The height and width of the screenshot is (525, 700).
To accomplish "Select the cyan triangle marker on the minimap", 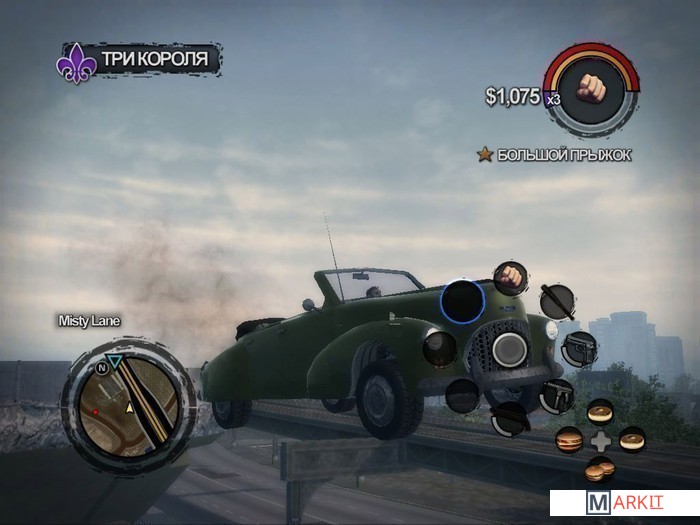I will point(115,360).
